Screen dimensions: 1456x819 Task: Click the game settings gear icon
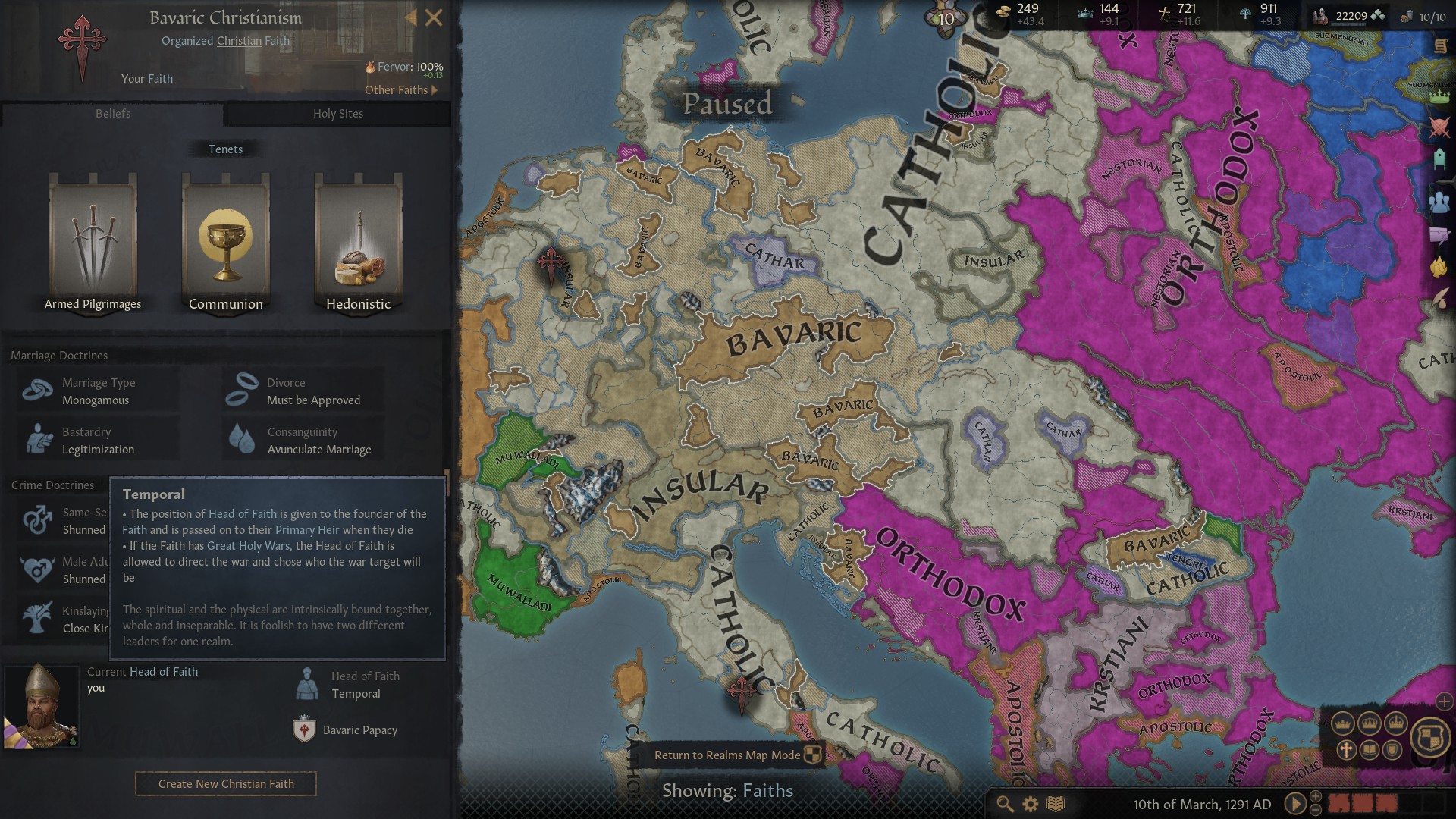point(1029,803)
